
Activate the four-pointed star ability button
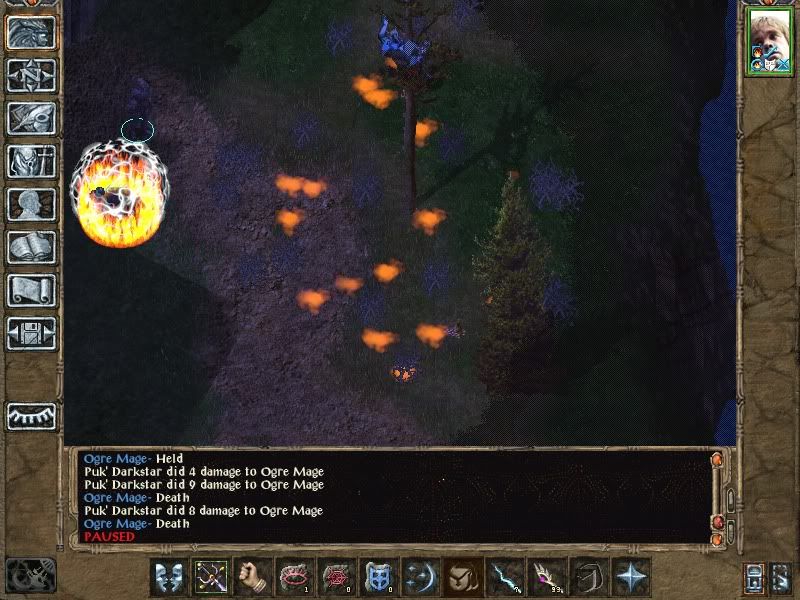pos(631,577)
